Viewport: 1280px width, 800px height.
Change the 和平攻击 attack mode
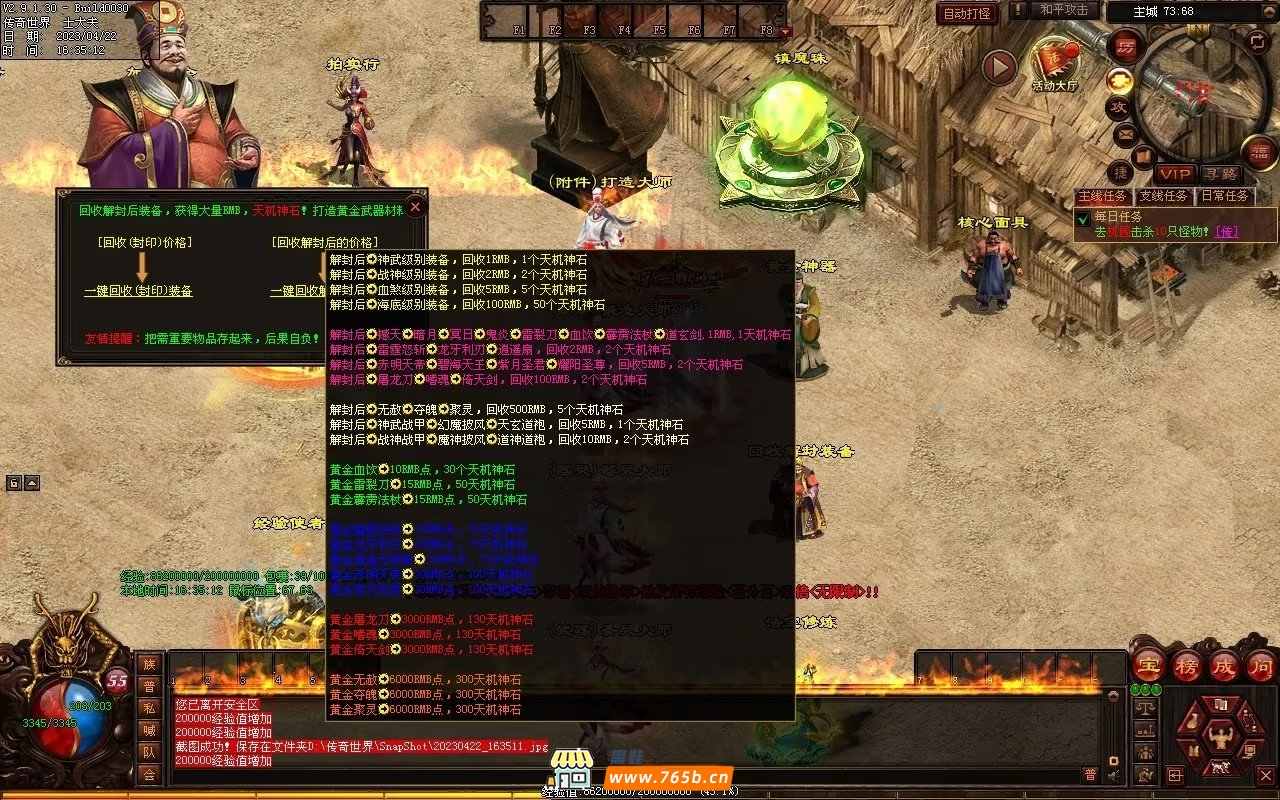click(1064, 10)
